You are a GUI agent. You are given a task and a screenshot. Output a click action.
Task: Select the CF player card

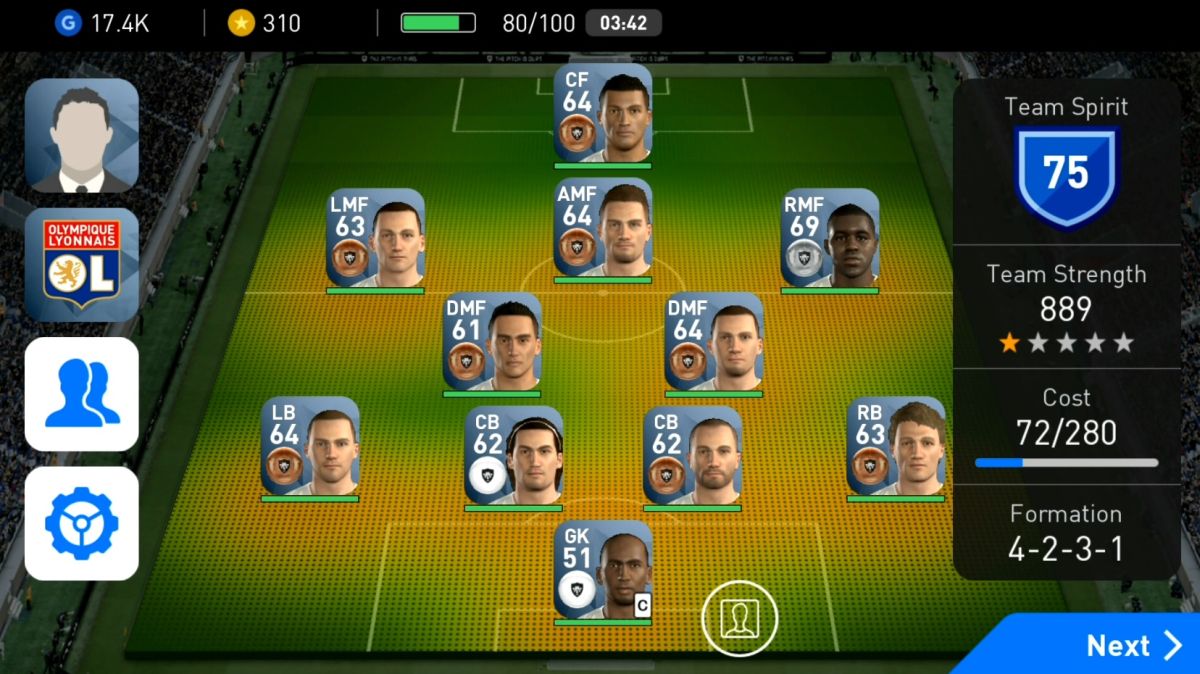coord(603,113)
